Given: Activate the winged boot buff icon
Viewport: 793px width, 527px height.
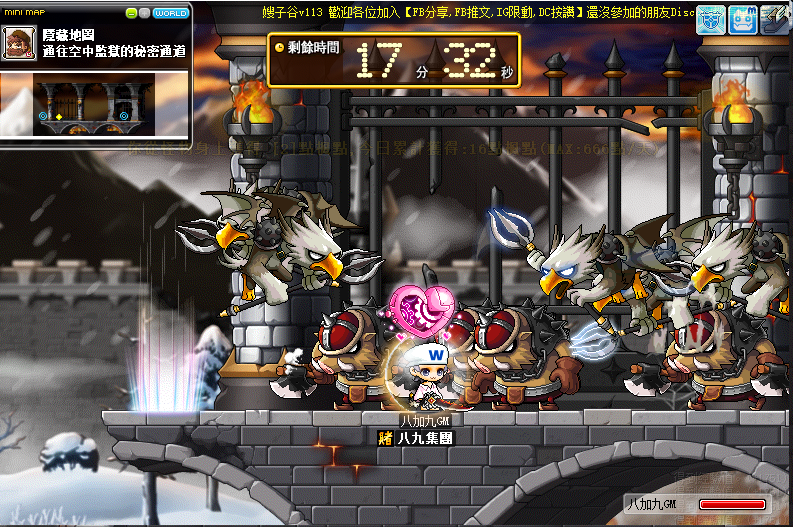Looking at the screenshot, I should [775, 19].
